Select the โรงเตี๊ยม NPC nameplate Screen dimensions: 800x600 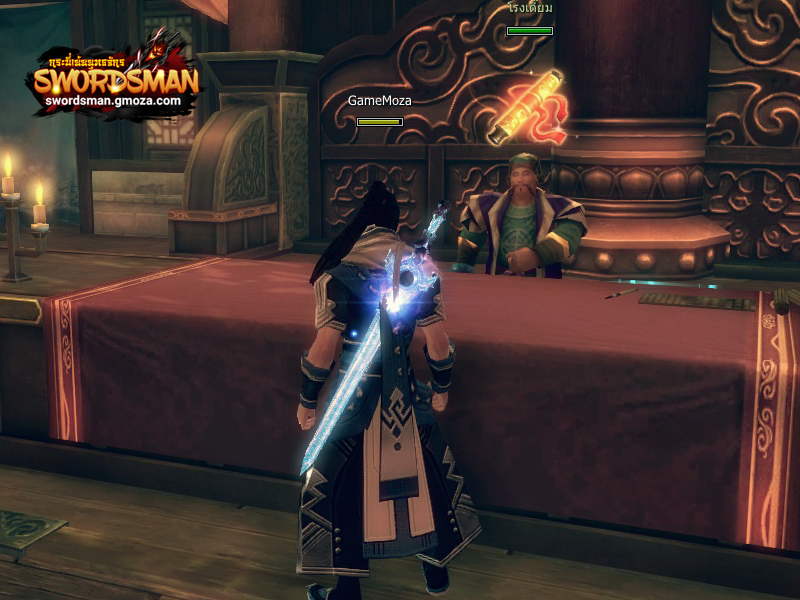(530, 8)
